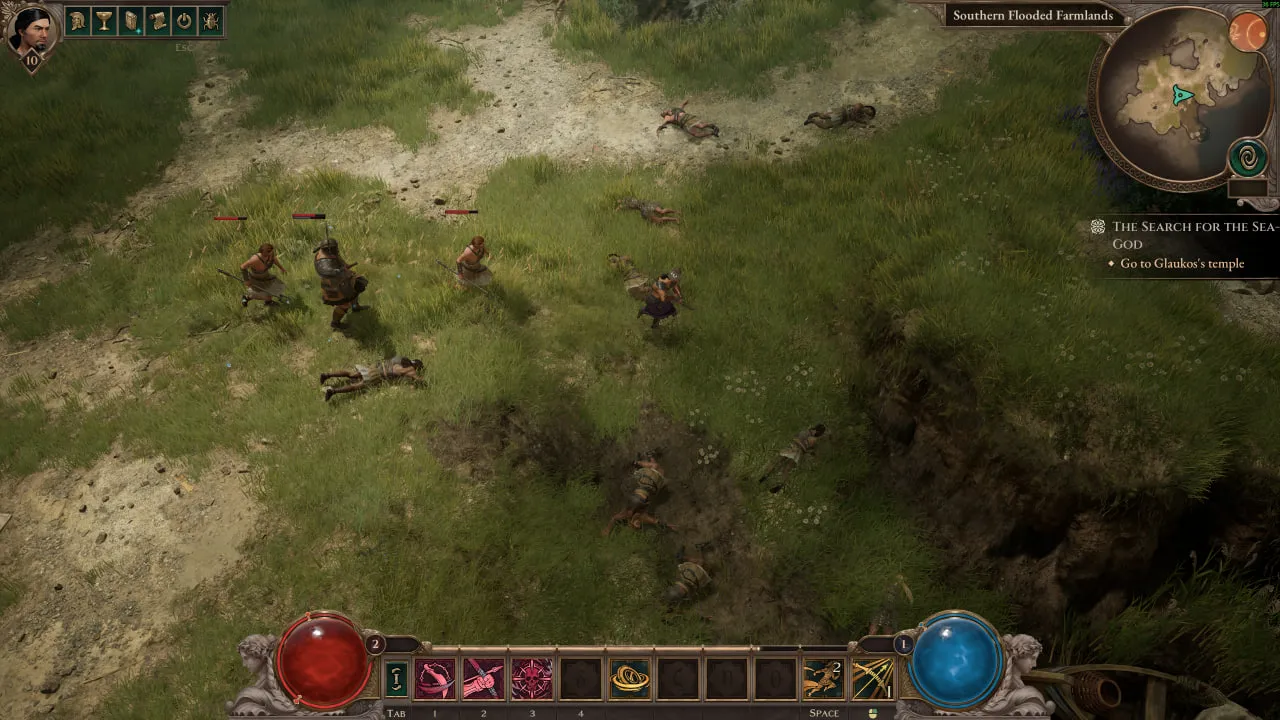Activate the fist gripping spear skill
Image resolution: width=1280 pixels, height=720 pixels.
pos(483,679)
